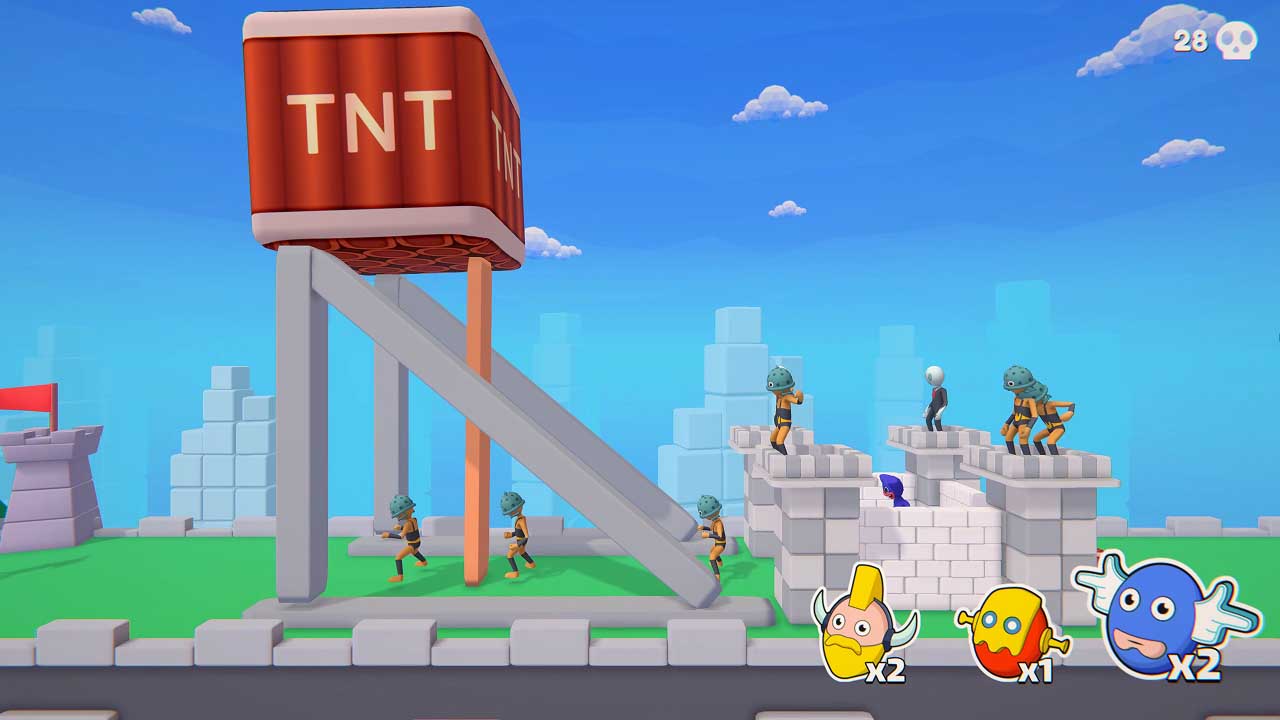Click the number 28 next to the skull
The image size is (1280, 720).
click(1191, 39)
